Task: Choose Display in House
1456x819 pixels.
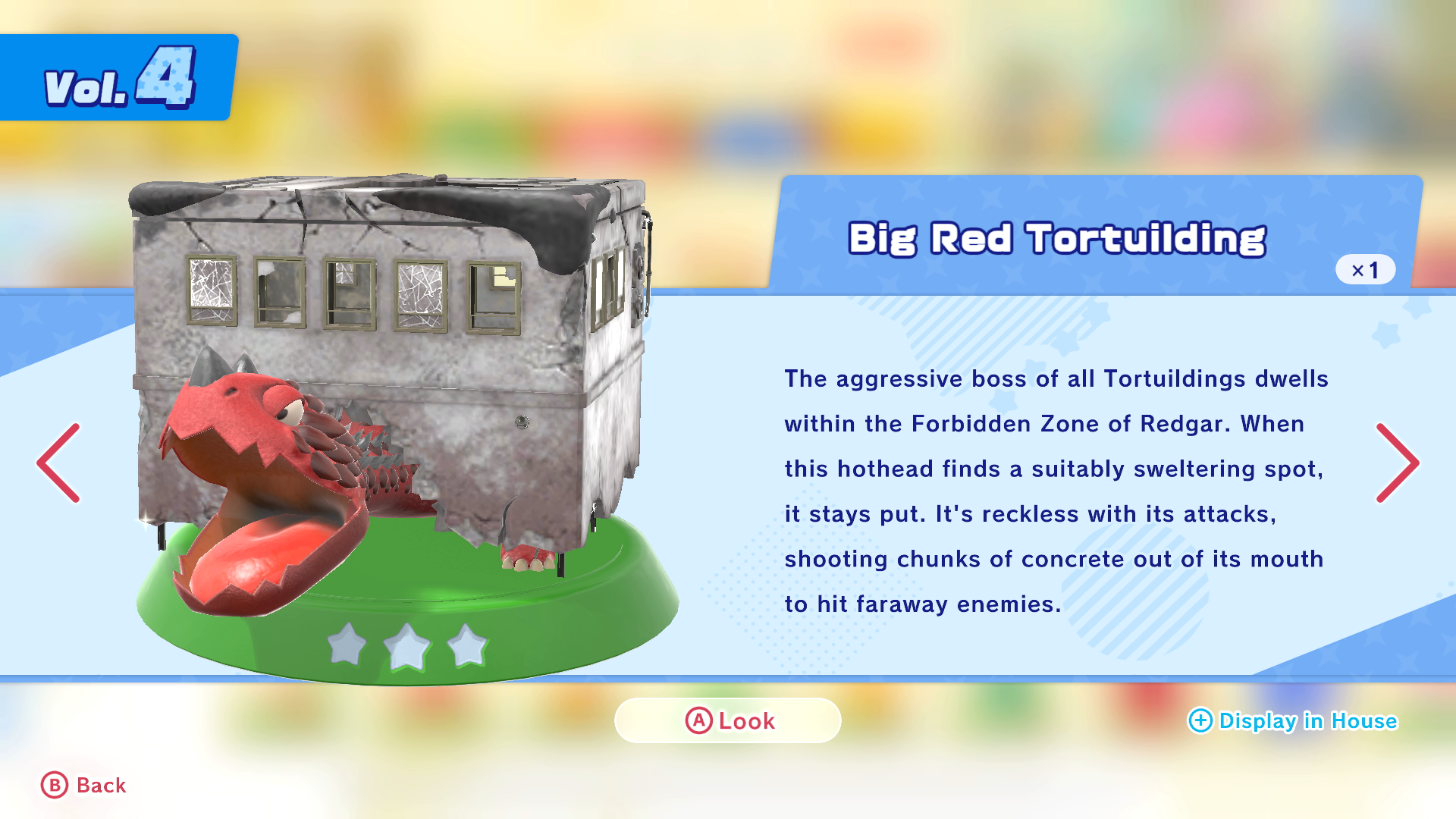Action: point(1293,720)
